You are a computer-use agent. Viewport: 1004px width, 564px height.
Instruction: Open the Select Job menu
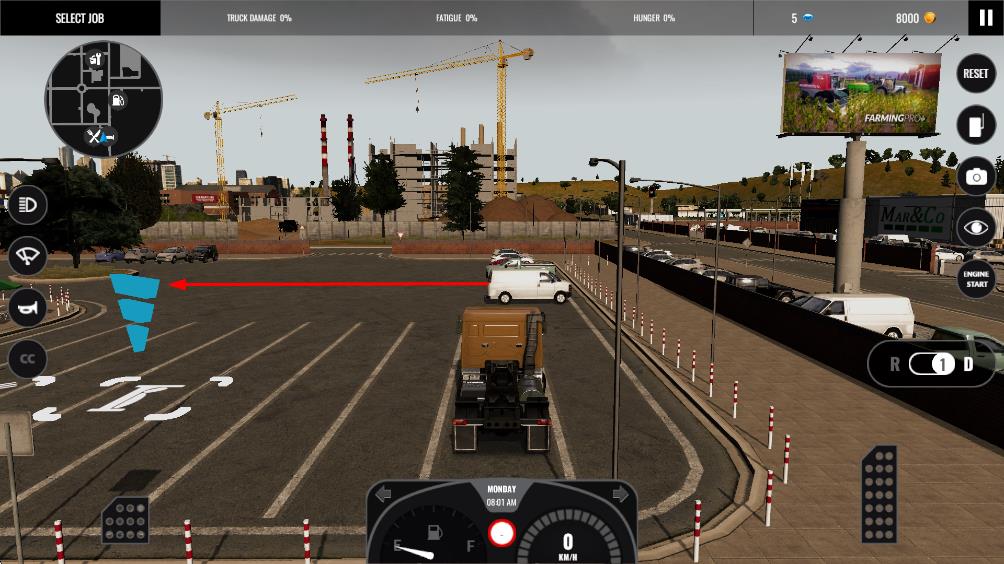[79, 18]
